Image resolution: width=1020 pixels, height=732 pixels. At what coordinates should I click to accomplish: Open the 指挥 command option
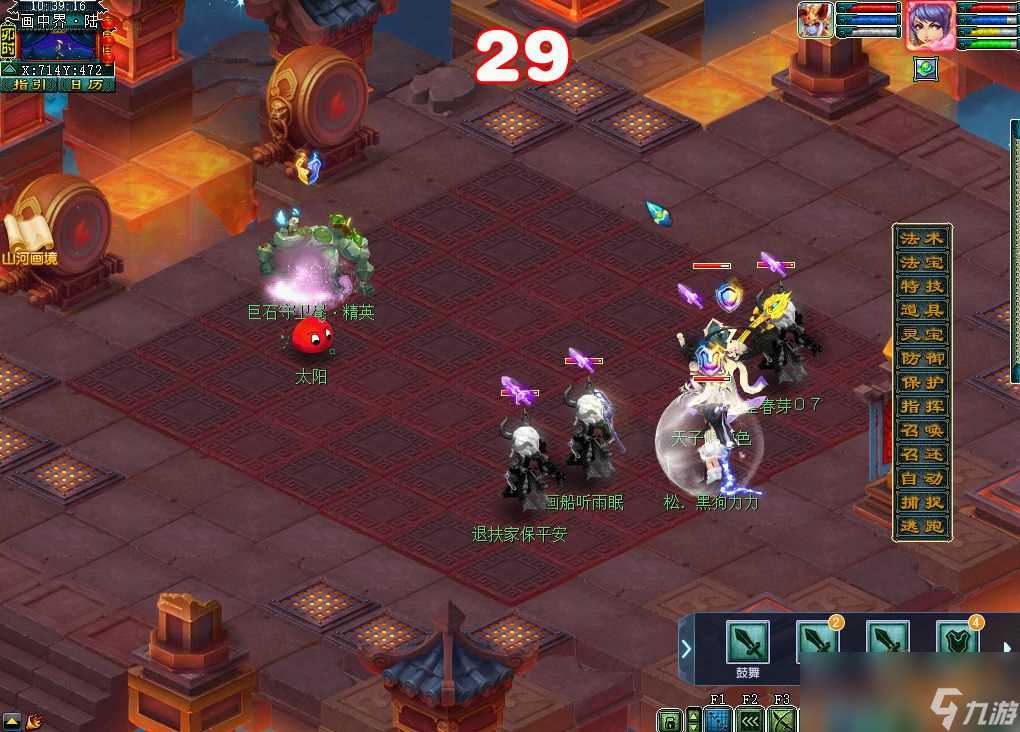[921, 407]
